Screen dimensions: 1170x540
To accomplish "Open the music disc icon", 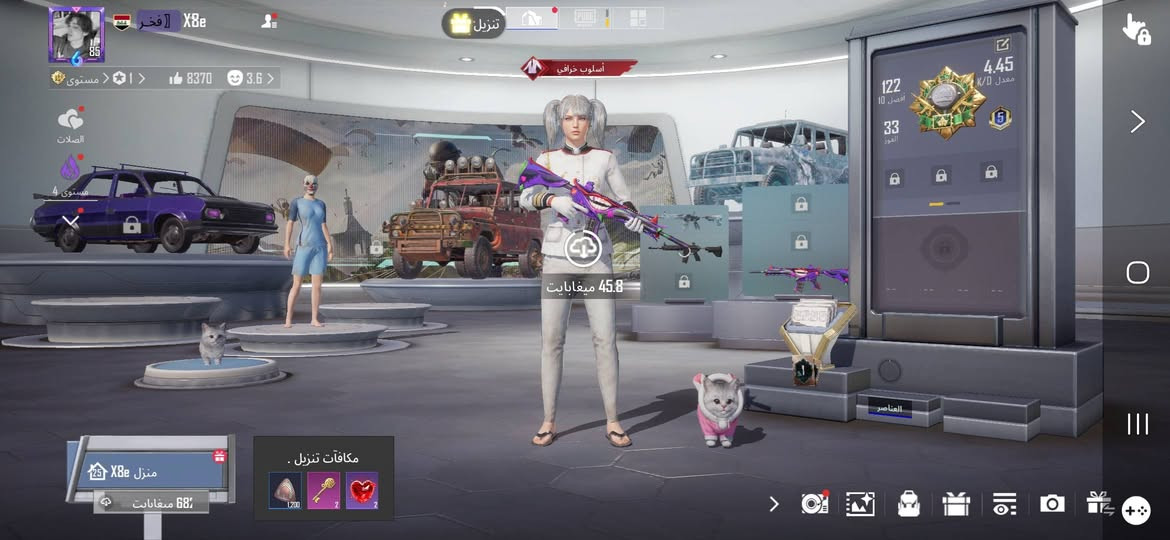I will [x=814, y=504].
